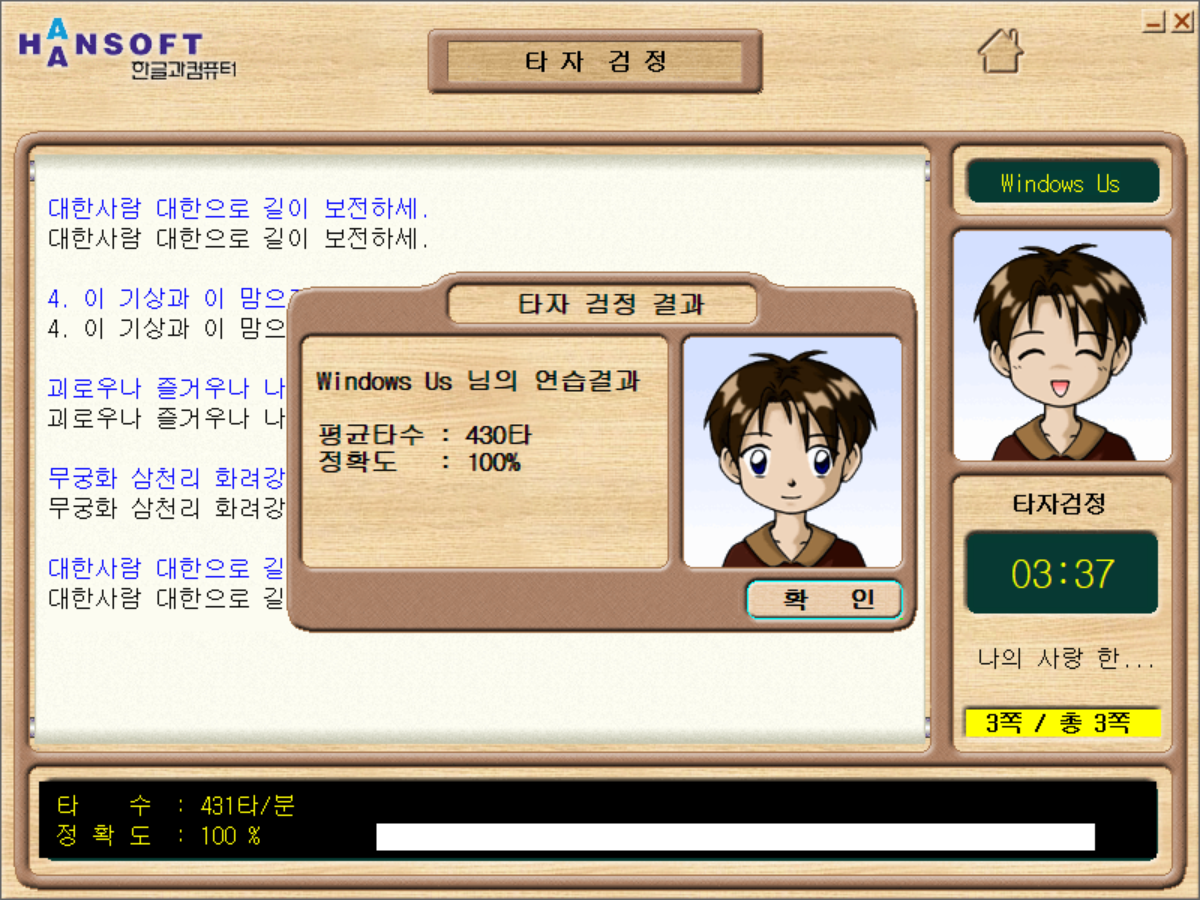Viewport: 1200px width, 900px height.
Task: Go to the home screen via house icon
Action: (x=1000, y=51)
